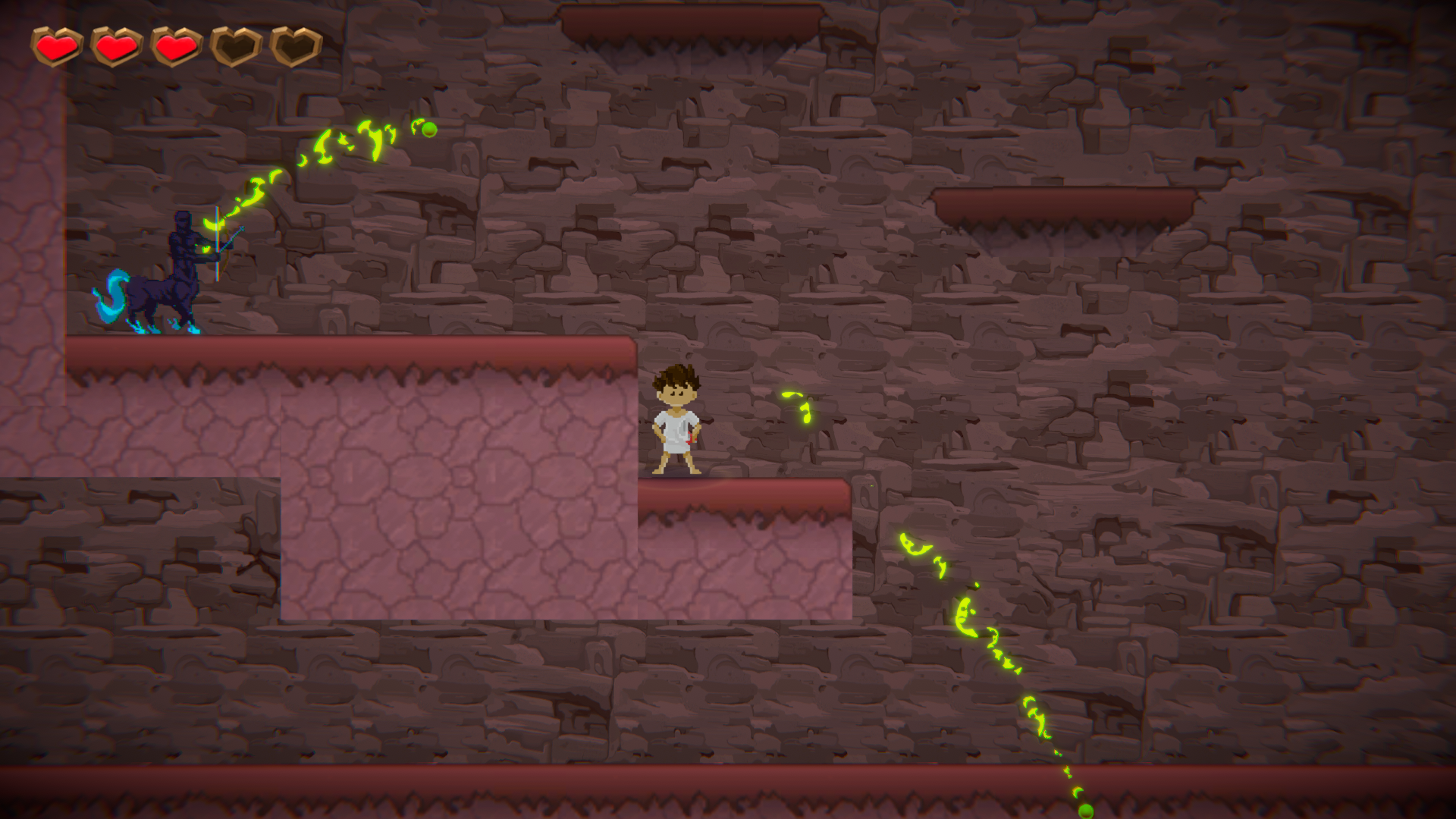This screenshot has height=819, width=1456.
Task: Click the last empty heart container
Action: coord(293,45)
